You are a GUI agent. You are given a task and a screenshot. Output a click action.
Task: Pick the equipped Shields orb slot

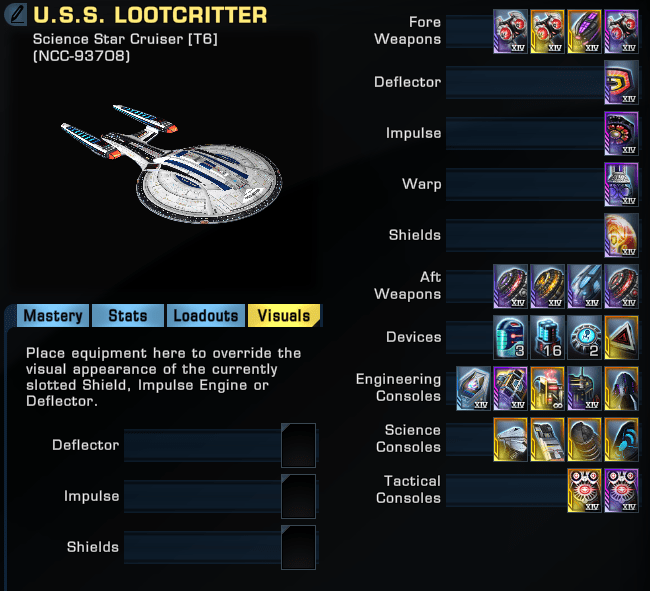pyautogui.click(x=621, y=235)
